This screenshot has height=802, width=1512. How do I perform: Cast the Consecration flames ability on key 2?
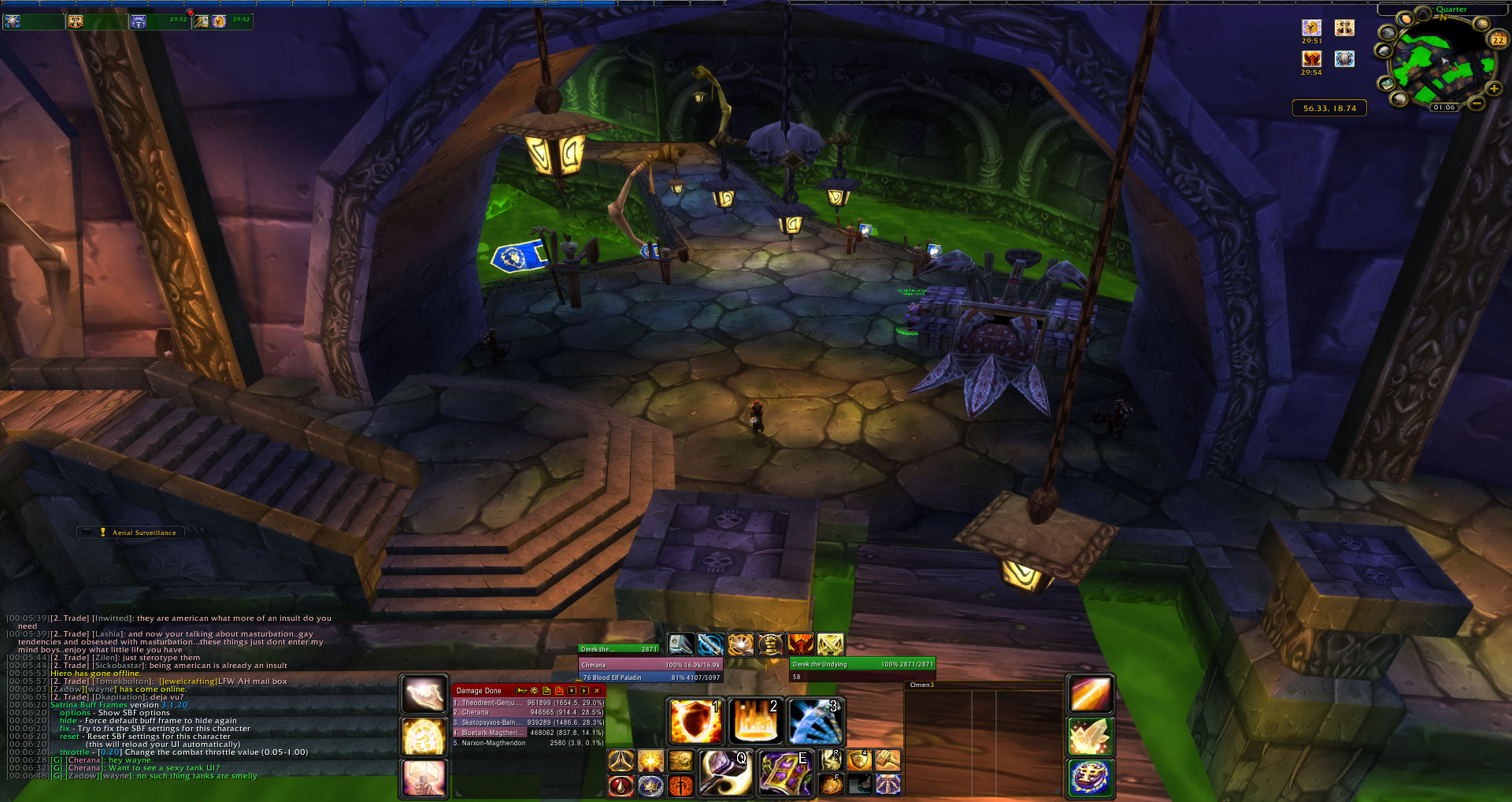[754, 722]
